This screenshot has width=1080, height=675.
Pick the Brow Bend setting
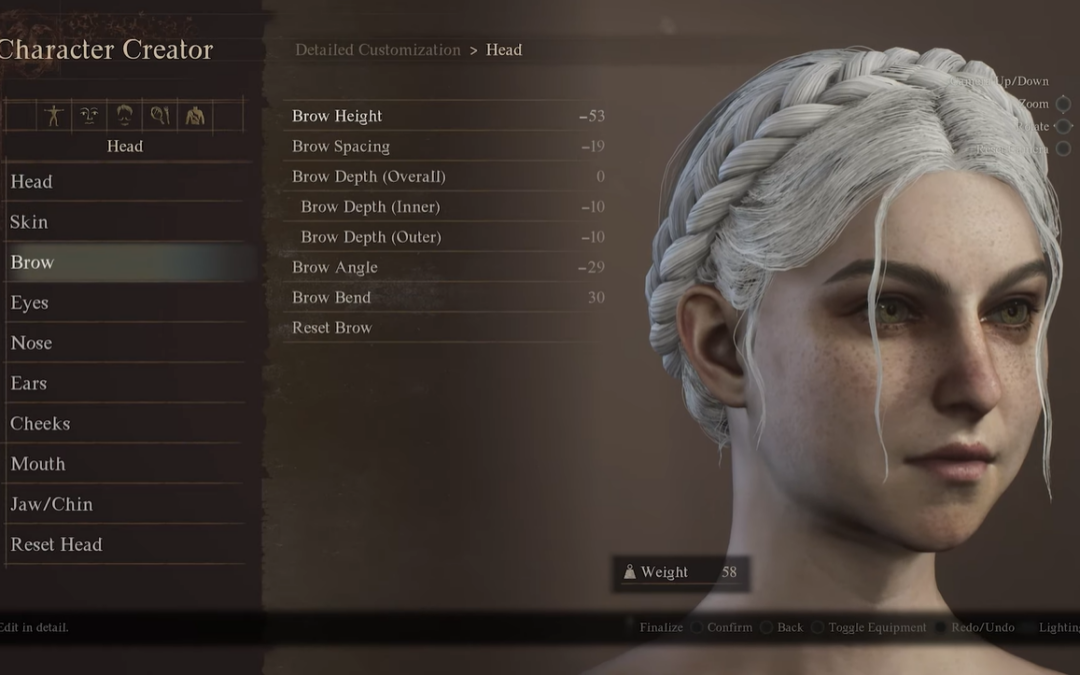(x=331, y=297)
